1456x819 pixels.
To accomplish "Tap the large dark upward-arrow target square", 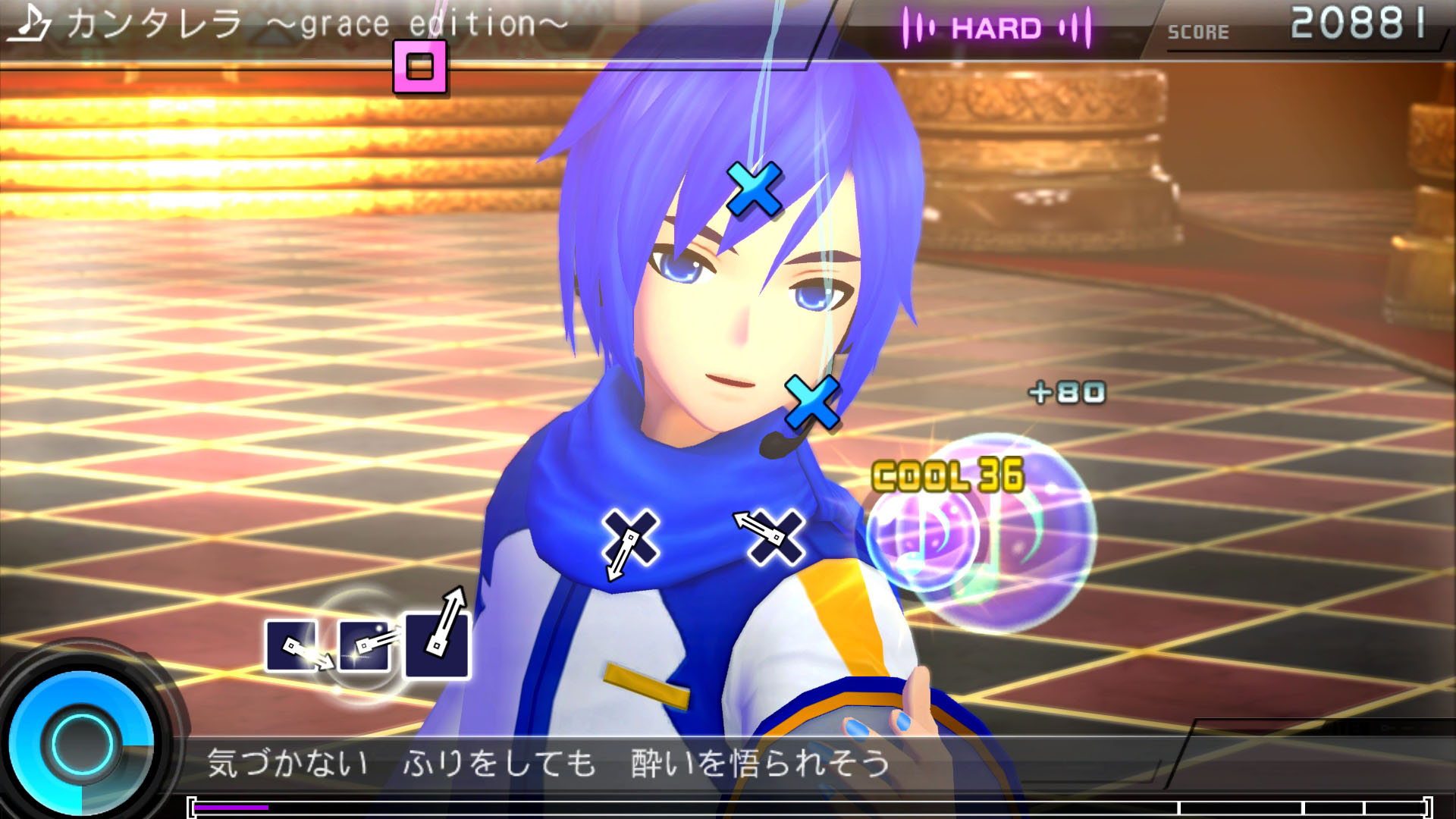I will coord(437,645).
